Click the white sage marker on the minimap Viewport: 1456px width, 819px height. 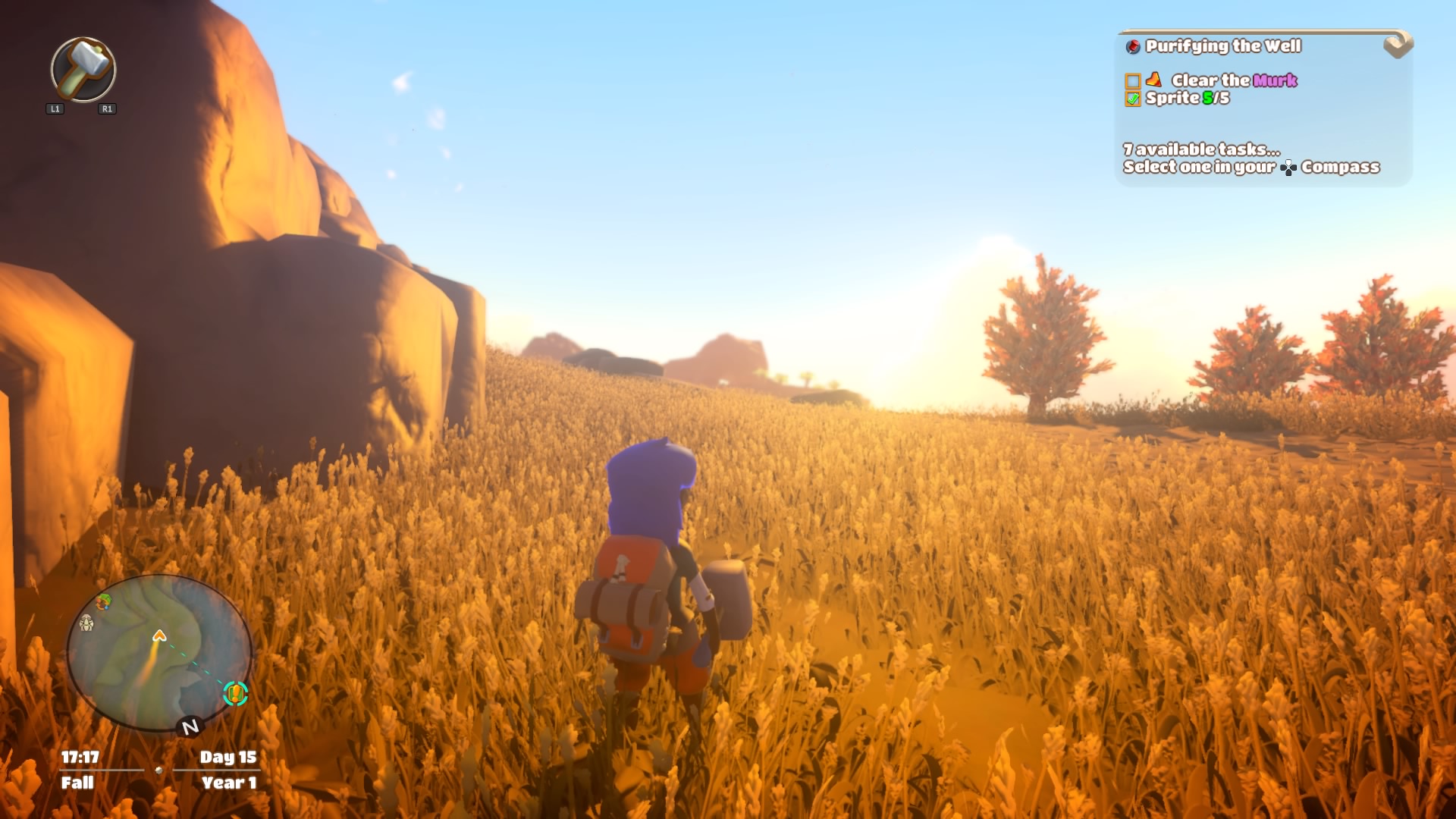86,623
